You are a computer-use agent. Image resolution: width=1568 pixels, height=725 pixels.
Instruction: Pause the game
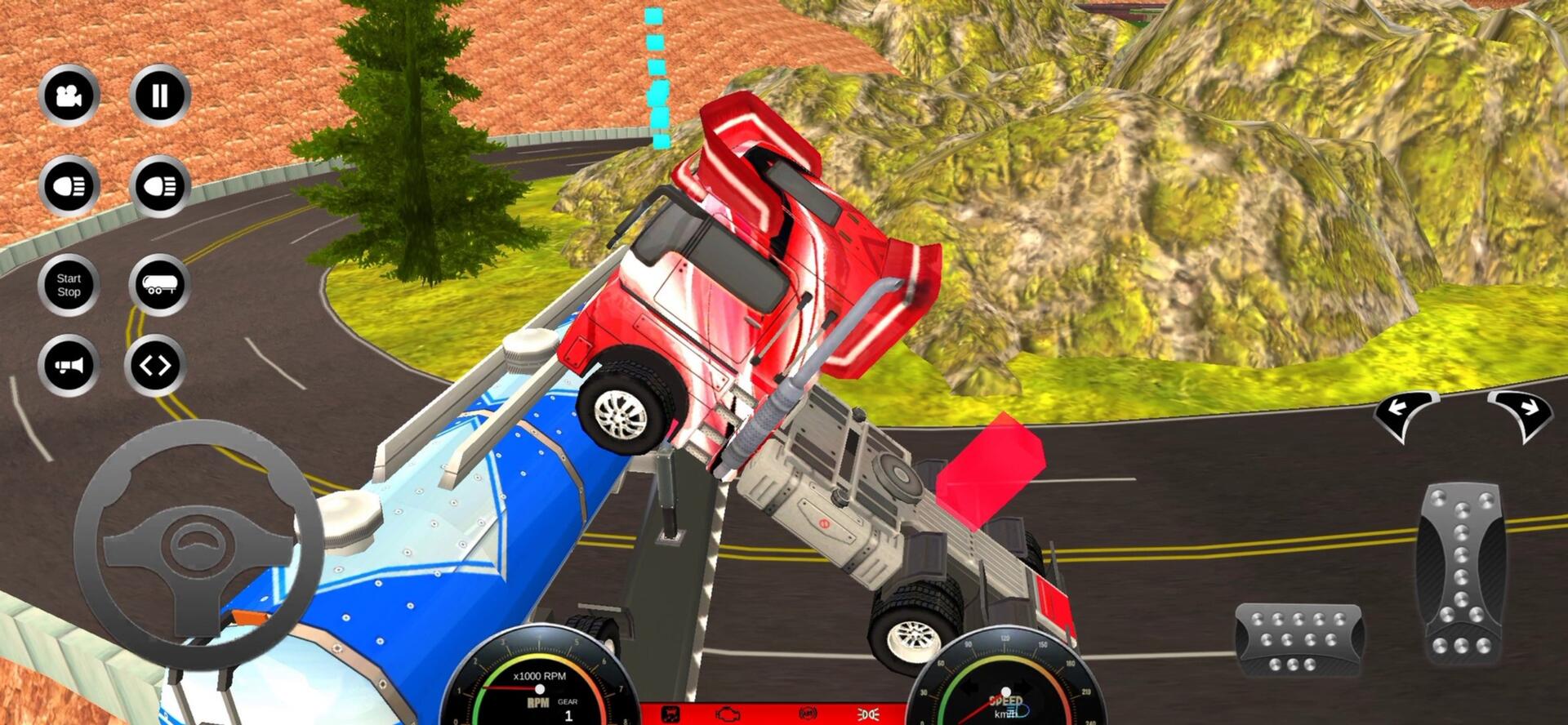(159, 96)
